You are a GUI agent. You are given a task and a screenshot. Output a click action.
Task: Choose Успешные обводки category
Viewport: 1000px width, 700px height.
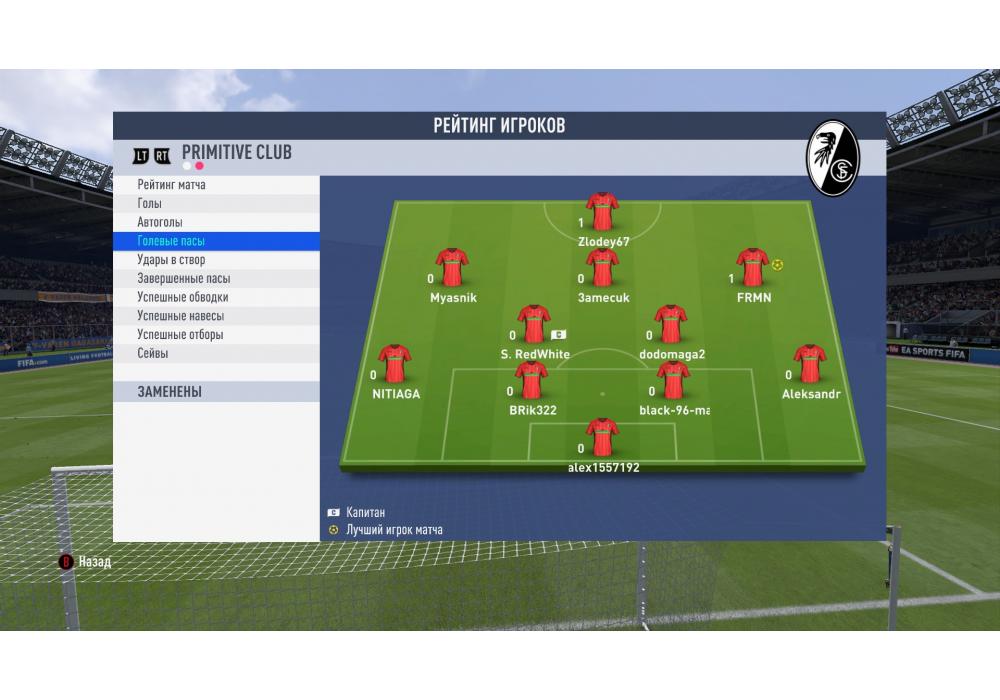pyautogui.click(x=183, y=297)
